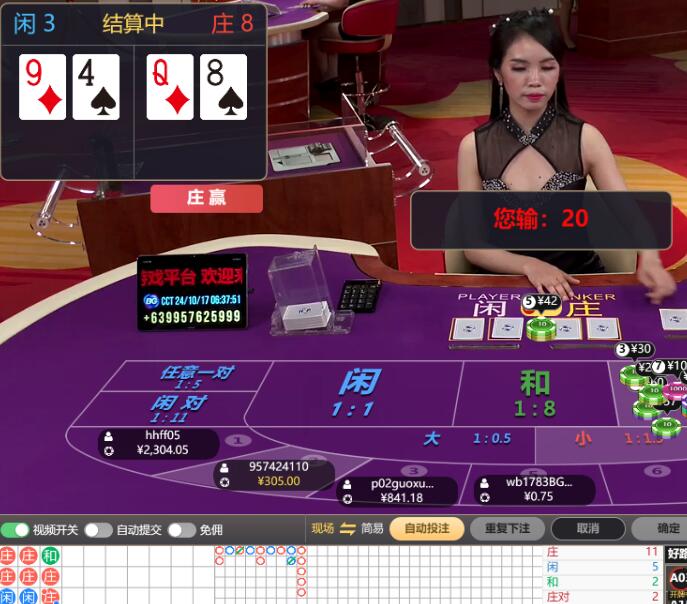
Task: Cancel the bet with 取消
Action: pos(588,529)
